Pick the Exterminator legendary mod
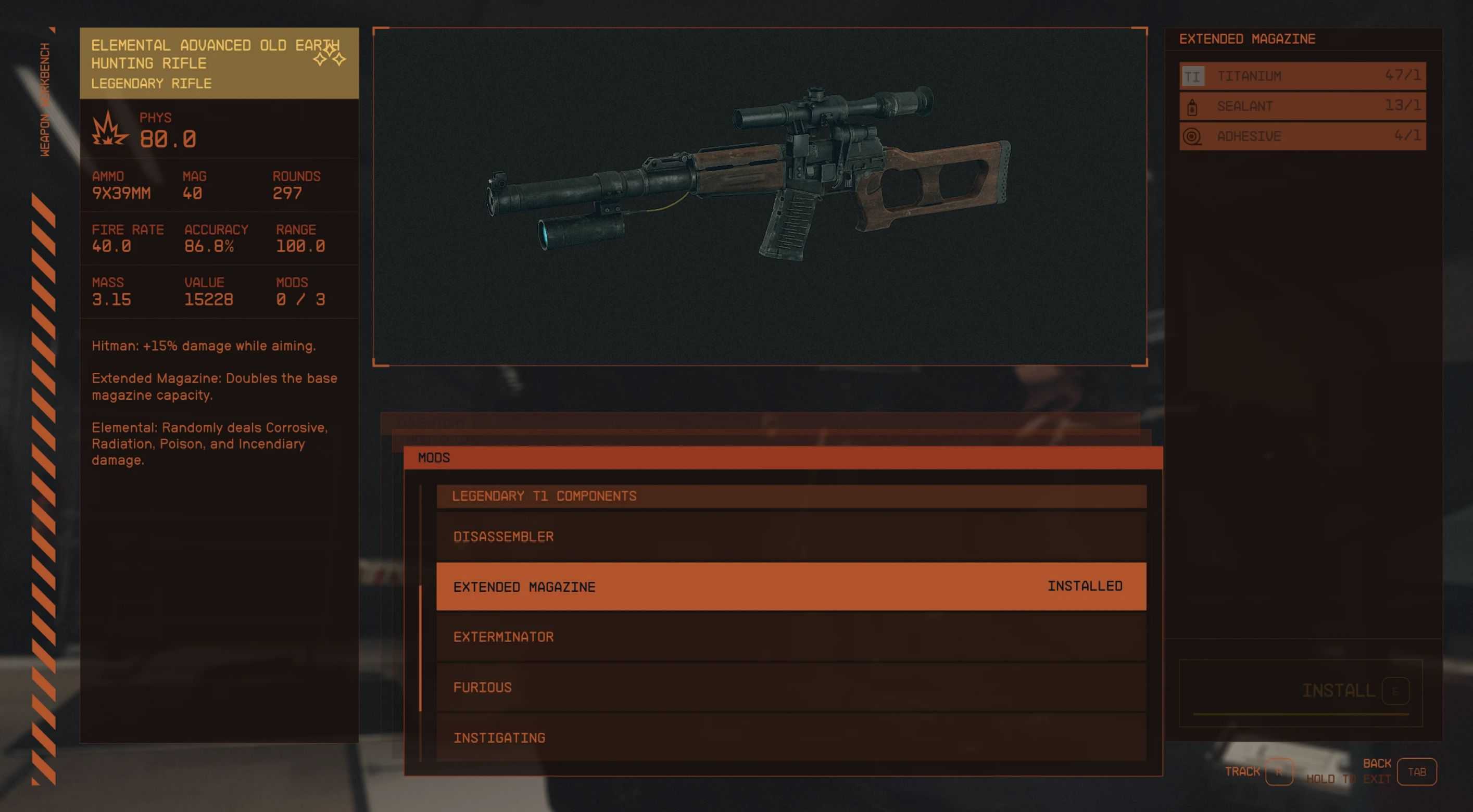The height and width of the screenshot is (812, 1473). (791, 637)
